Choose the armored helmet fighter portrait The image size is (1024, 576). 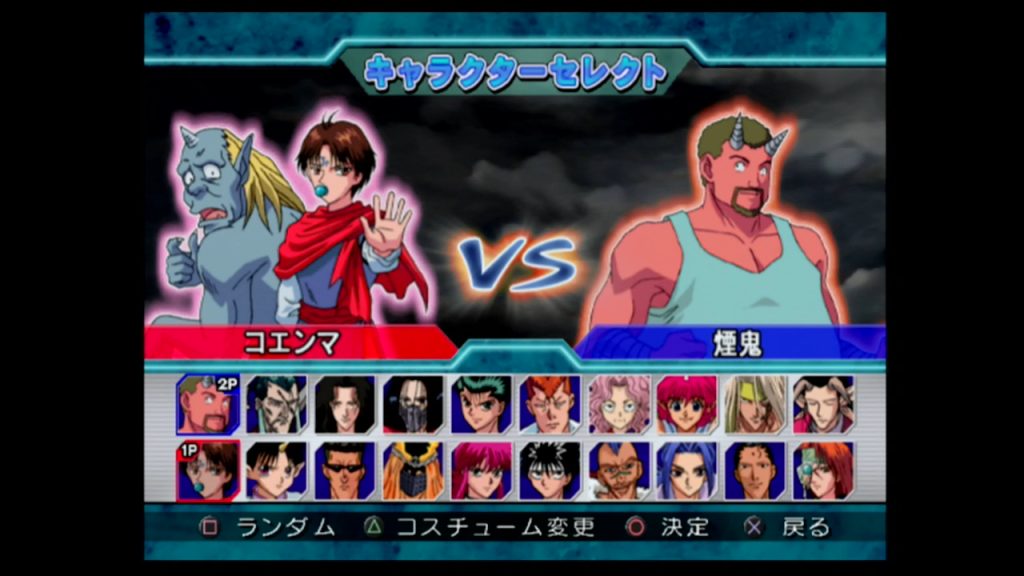tap(413, 470)
